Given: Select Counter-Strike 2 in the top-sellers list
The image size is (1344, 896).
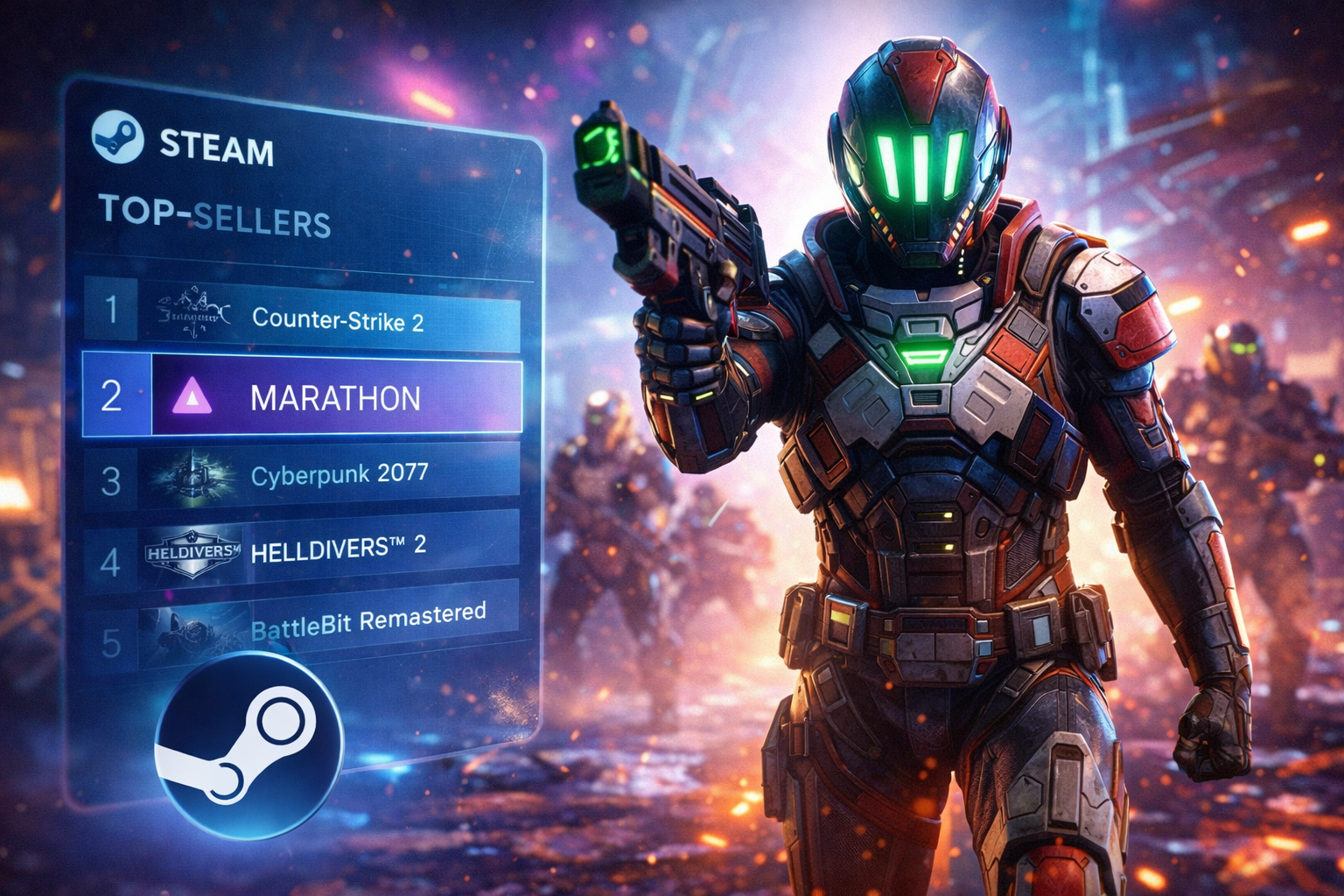Looking at the screenshot, I should tap(338, 319).
